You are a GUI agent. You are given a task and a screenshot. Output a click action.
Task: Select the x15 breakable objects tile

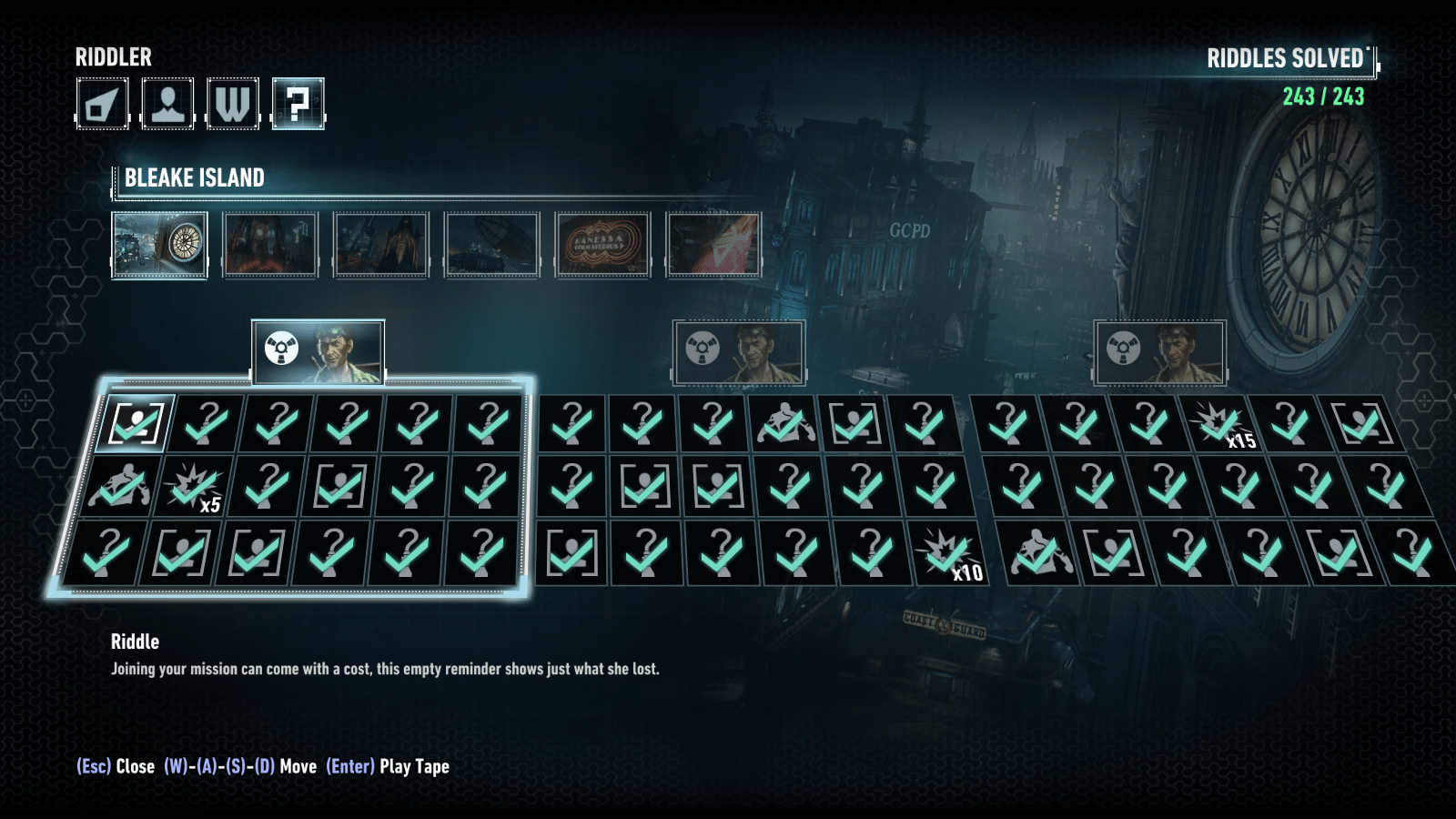[x=1219, y=424]
